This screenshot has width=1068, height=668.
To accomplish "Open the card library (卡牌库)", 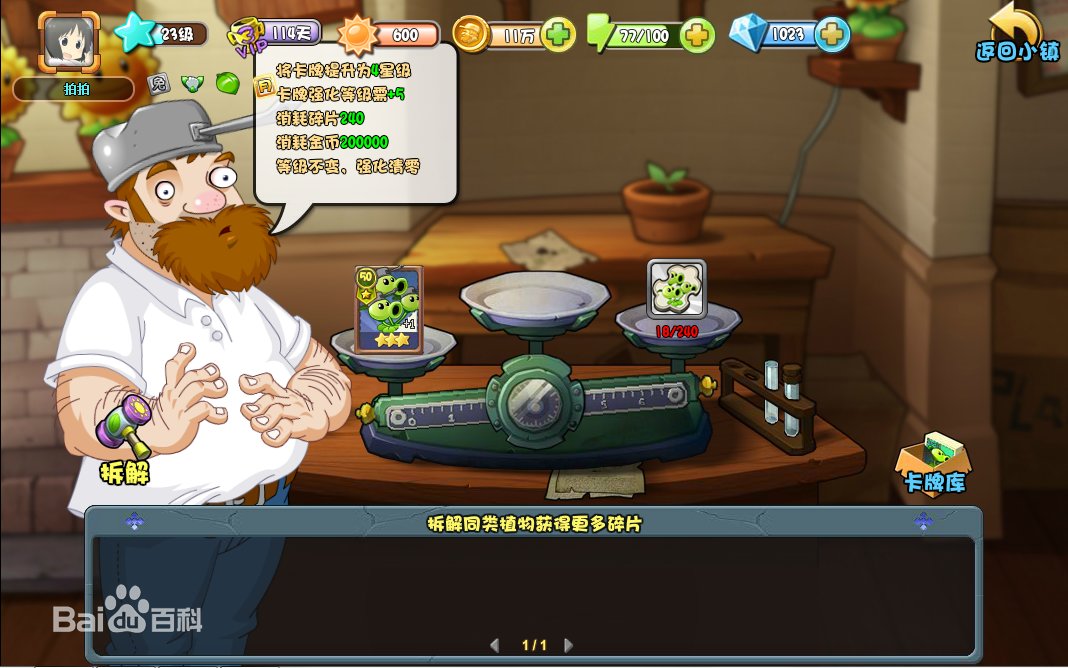I will click(x=933, y=464).
